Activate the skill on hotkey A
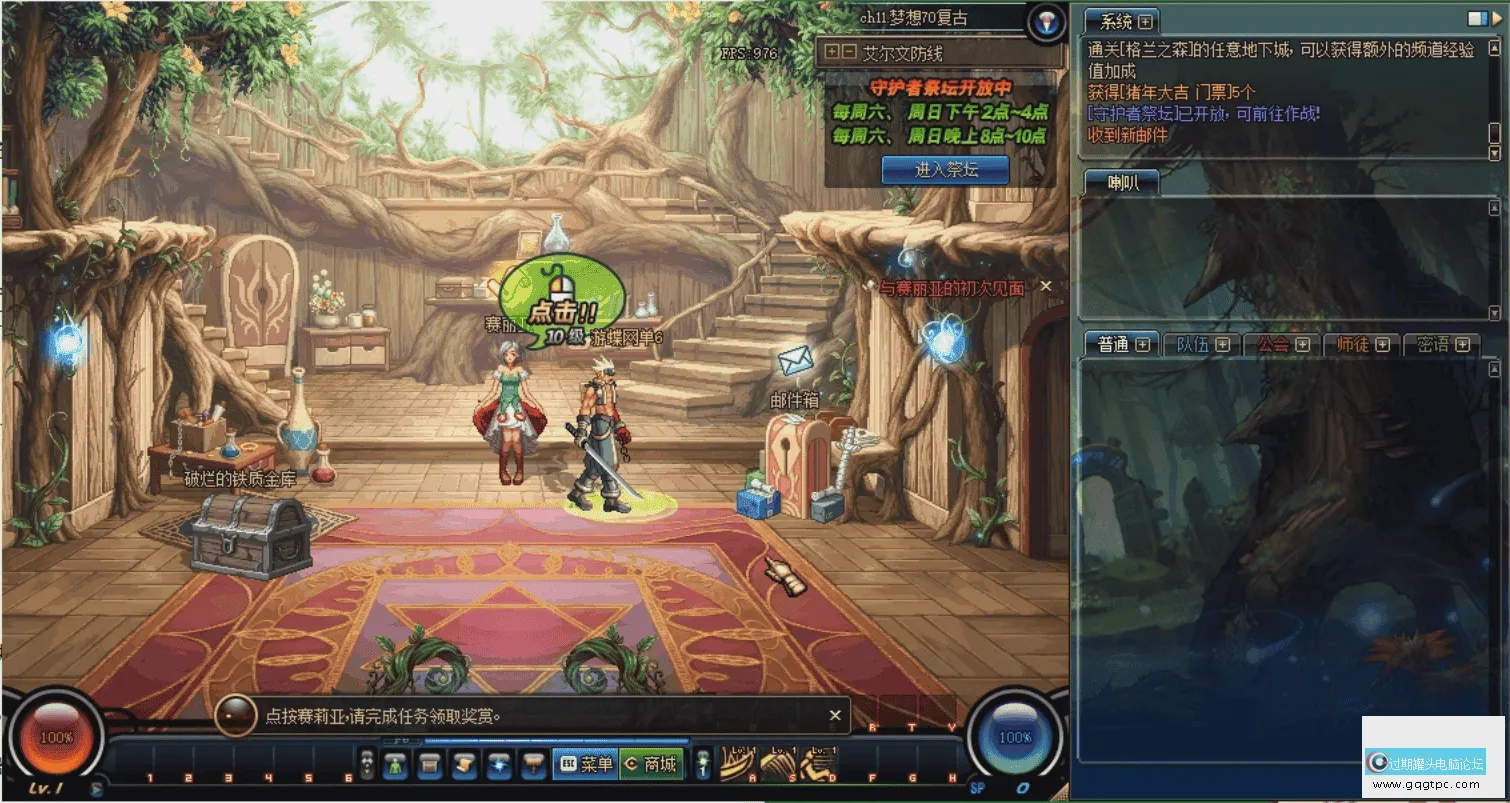 tap(737, 765)
